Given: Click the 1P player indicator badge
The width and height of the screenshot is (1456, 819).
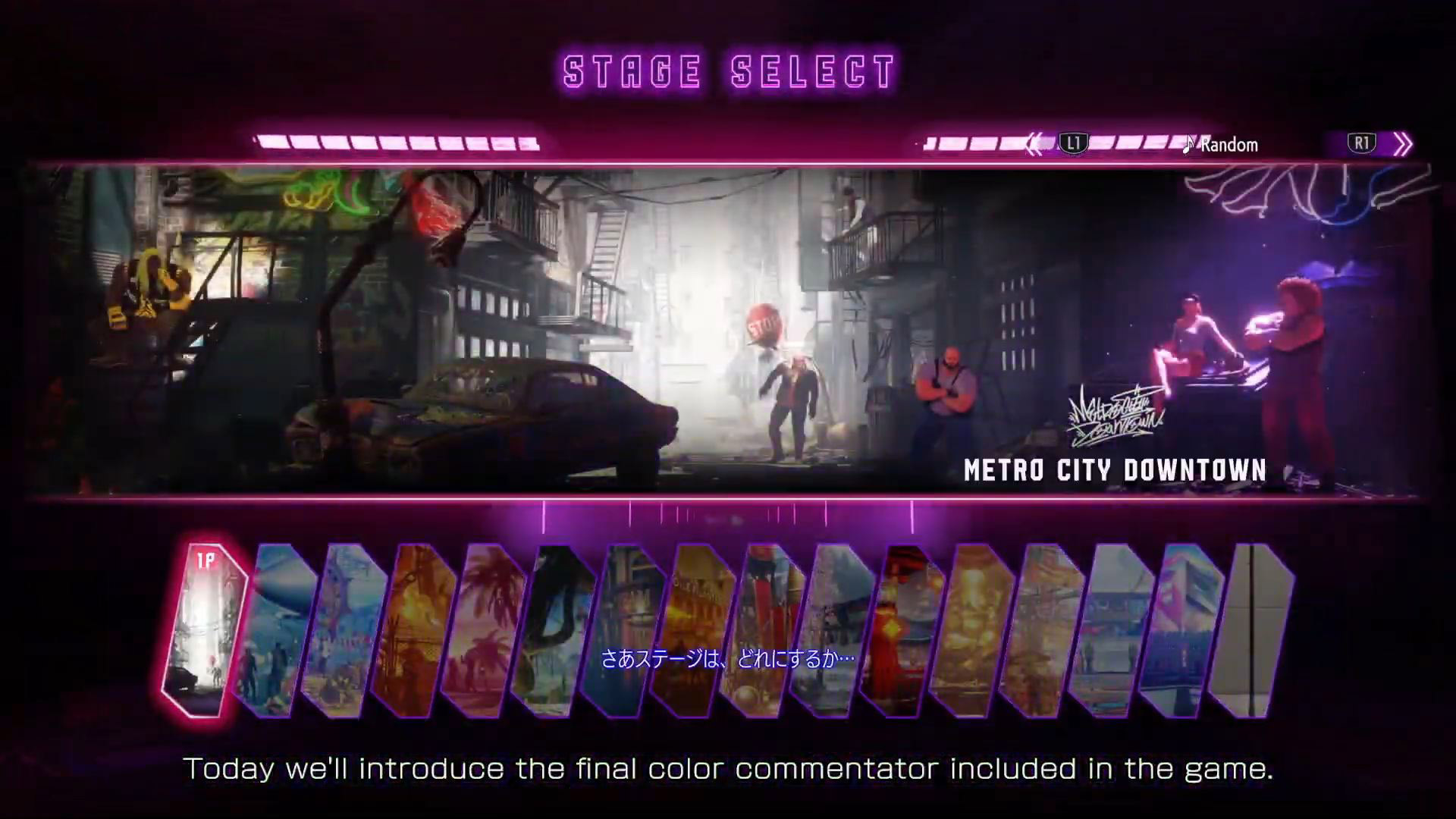Looking at the screenshot, I should point(206,558).
